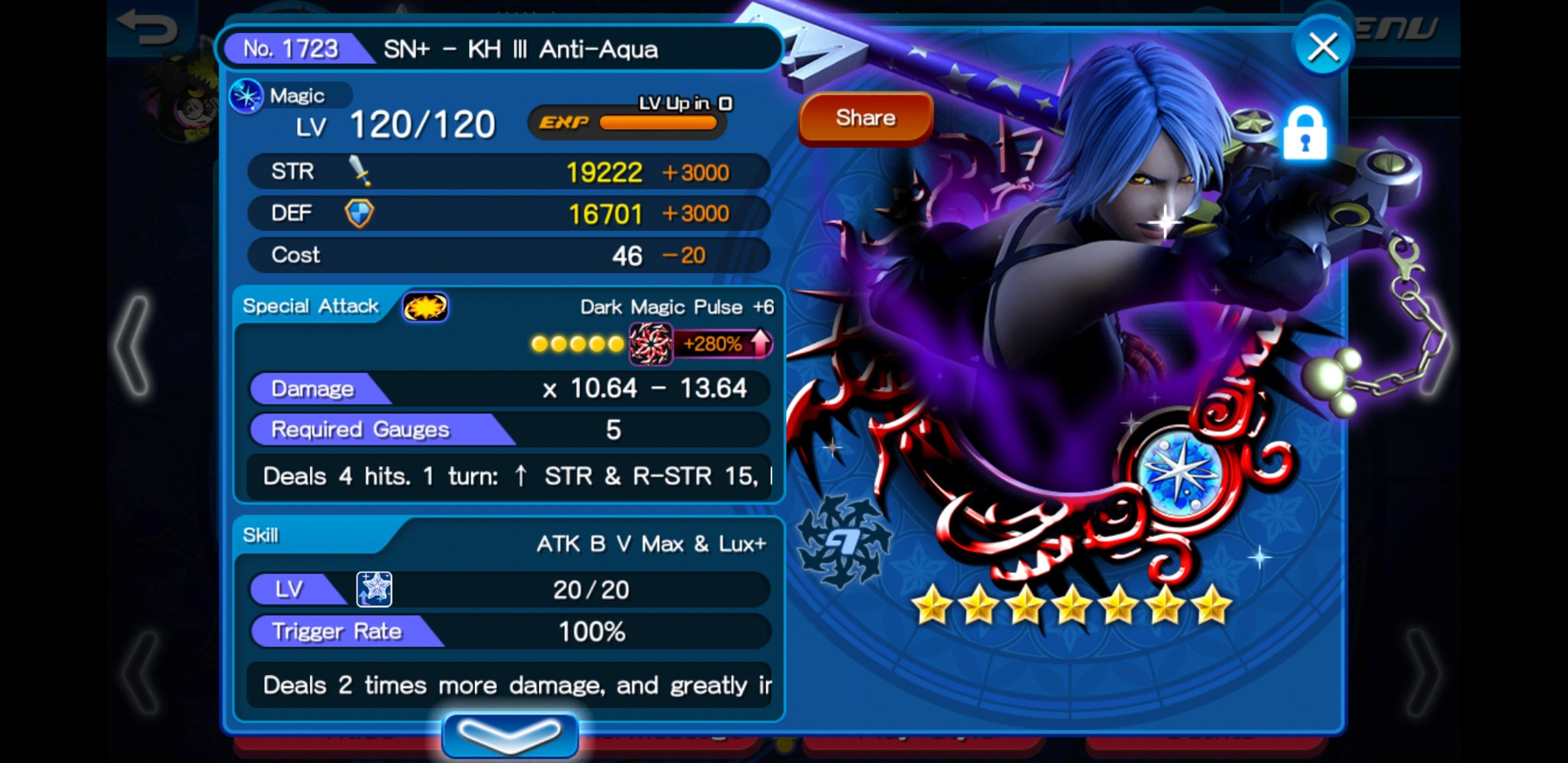The width and height of the screenshot is (1568, 763).
Task: Expand details with the down arrow button
Action: [510, 734]
